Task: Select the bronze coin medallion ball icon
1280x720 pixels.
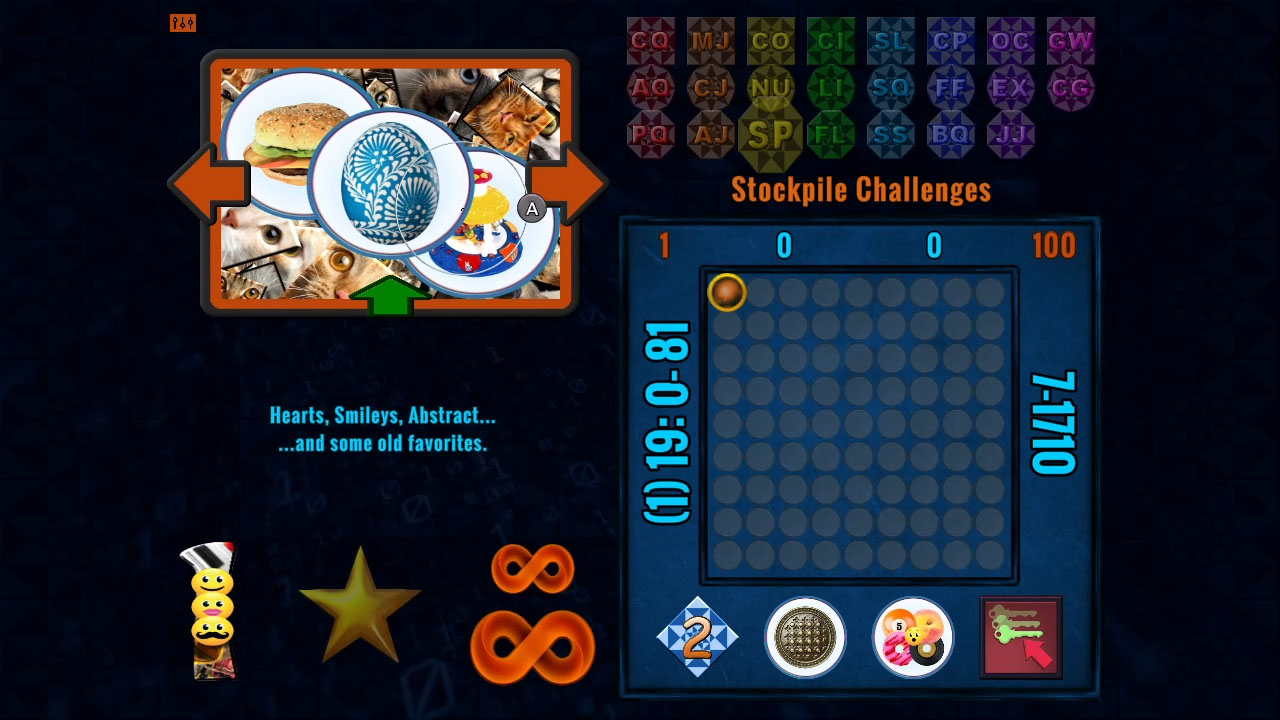Action: tap(805, 637)
